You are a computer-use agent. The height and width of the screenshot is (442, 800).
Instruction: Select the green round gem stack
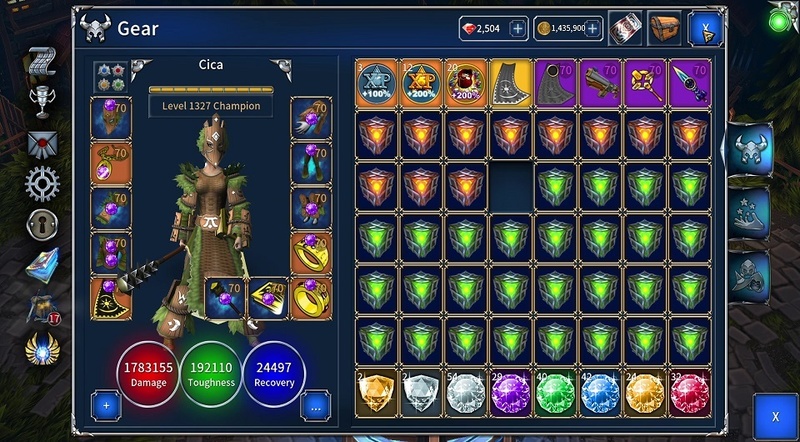[557, 391]
